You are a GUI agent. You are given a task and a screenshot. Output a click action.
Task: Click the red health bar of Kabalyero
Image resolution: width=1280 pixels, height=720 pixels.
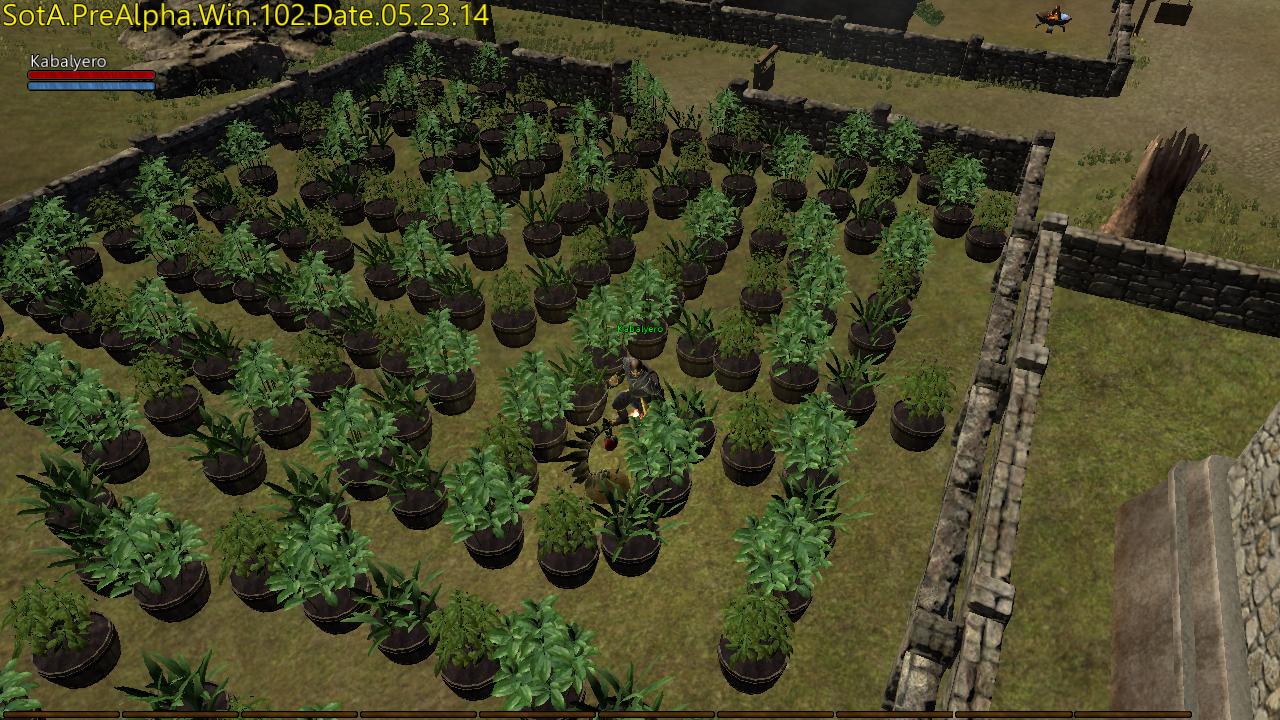coord(90,76)
